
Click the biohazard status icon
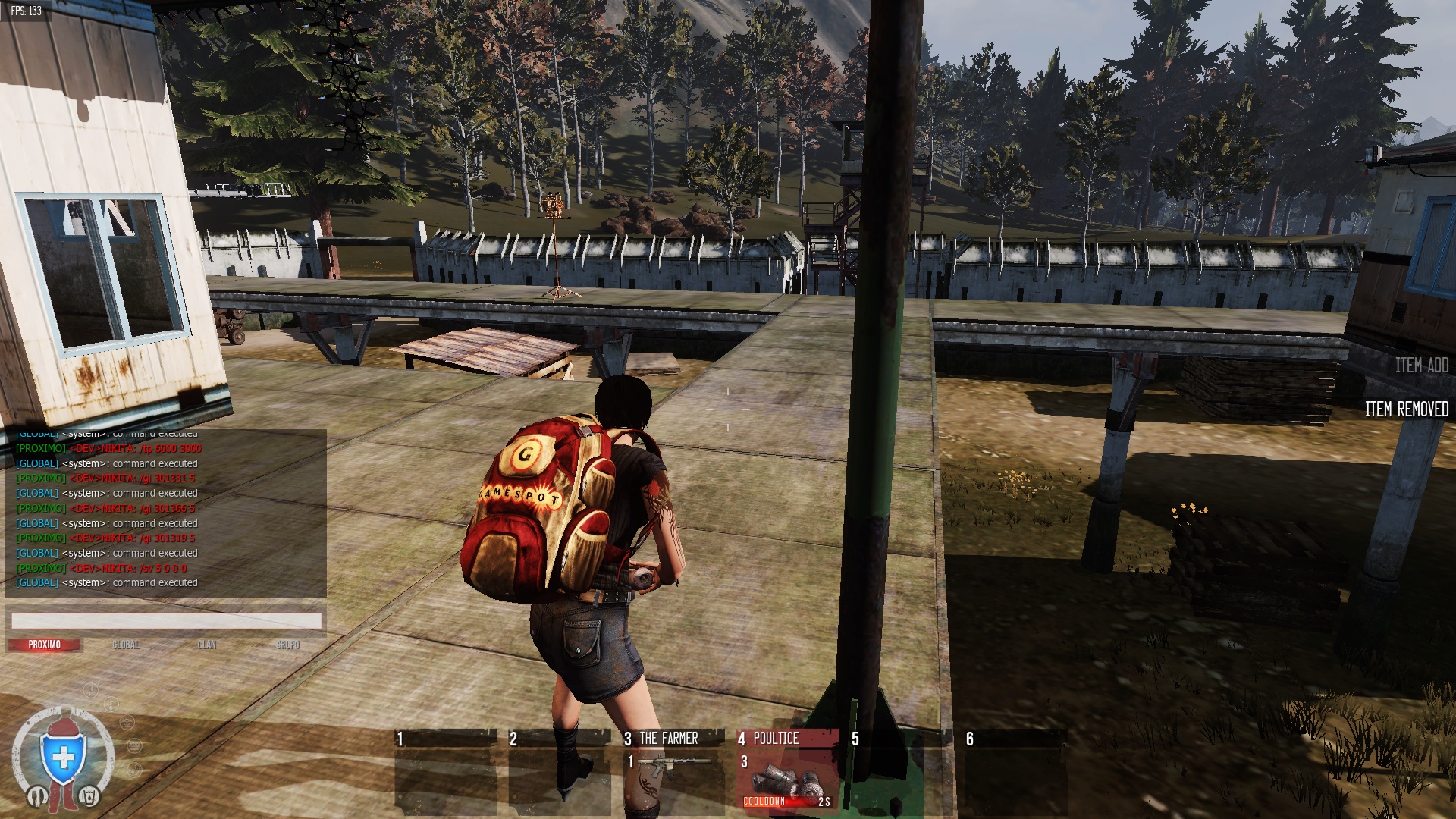point(127,722)
